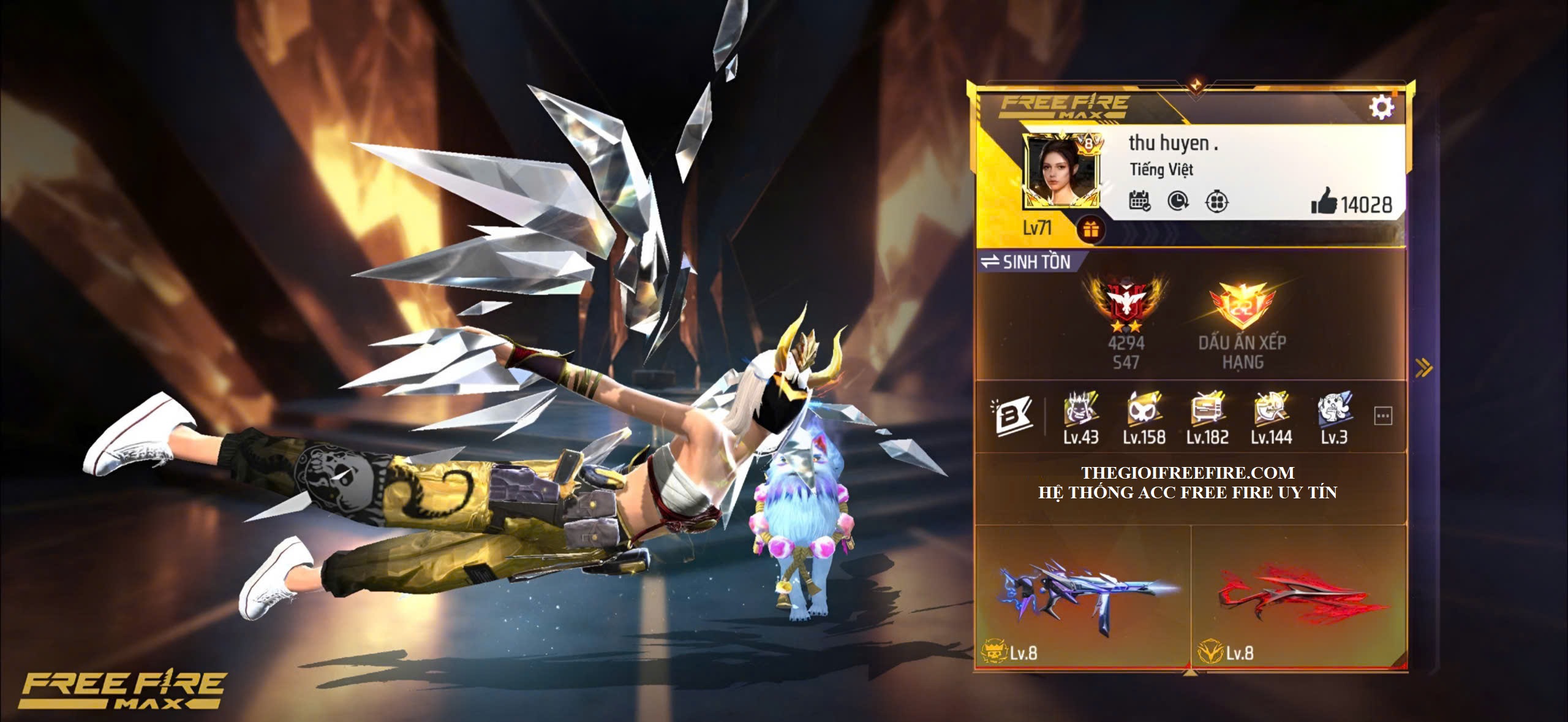
Task: Open the profile settings gear
Action: click(x=1381, y=107)
